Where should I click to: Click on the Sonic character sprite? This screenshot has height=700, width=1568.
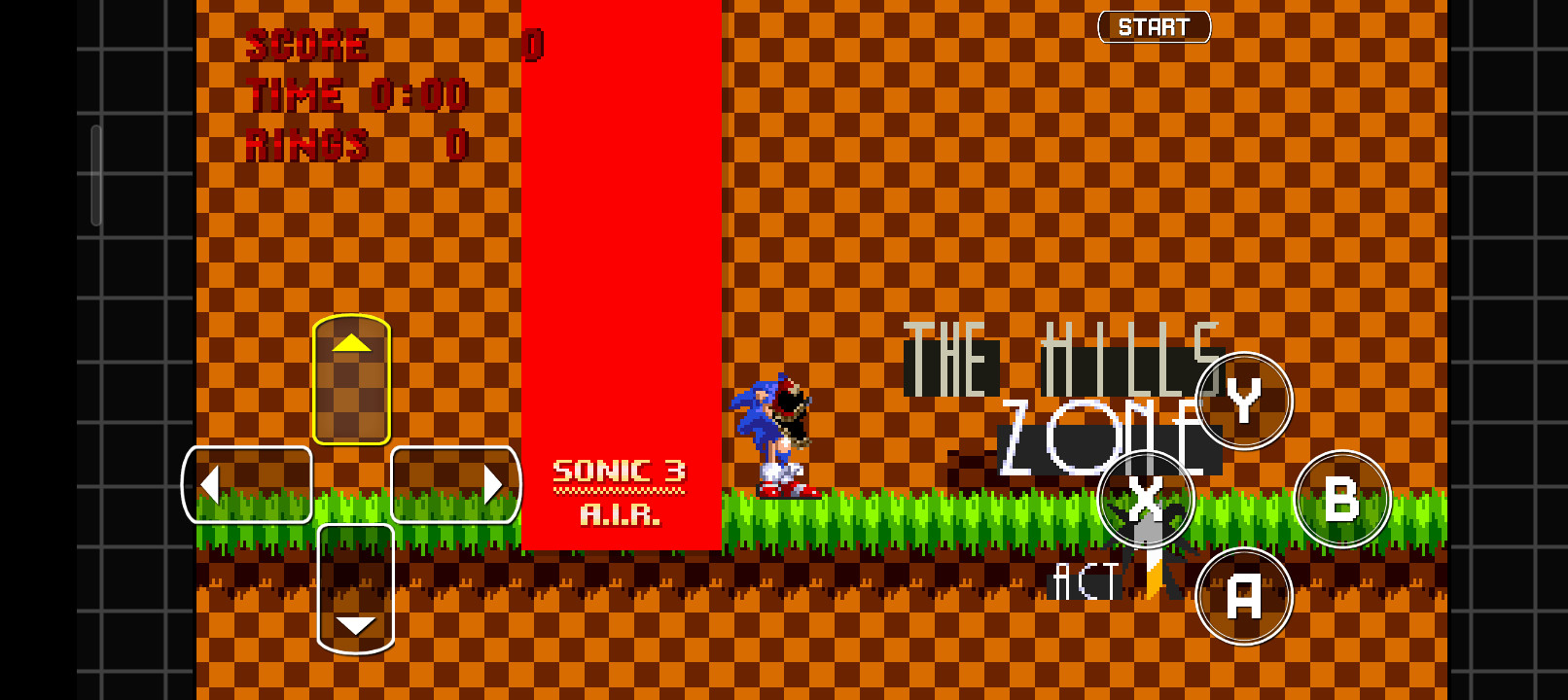pyautogui.click(x=764, y=437)
